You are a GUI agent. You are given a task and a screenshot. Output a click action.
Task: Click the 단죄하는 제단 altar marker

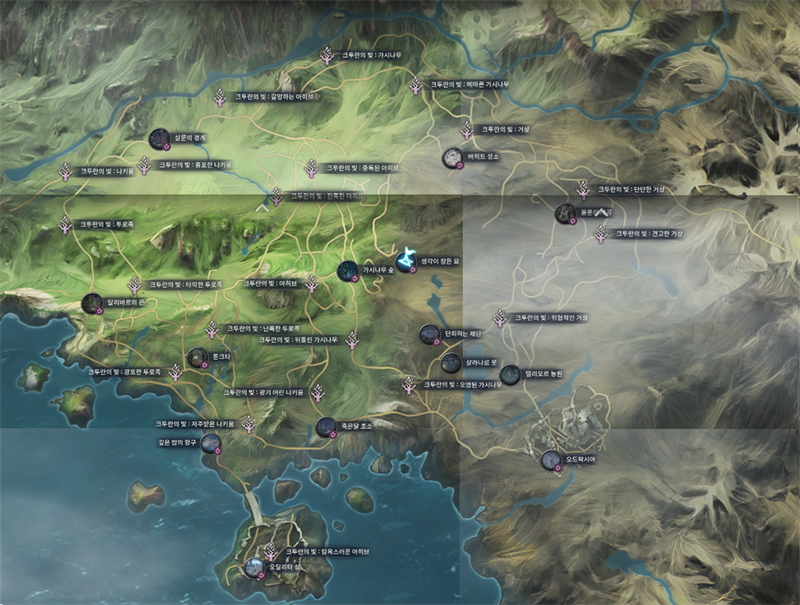pyautogui.click(x=429, y=334)
